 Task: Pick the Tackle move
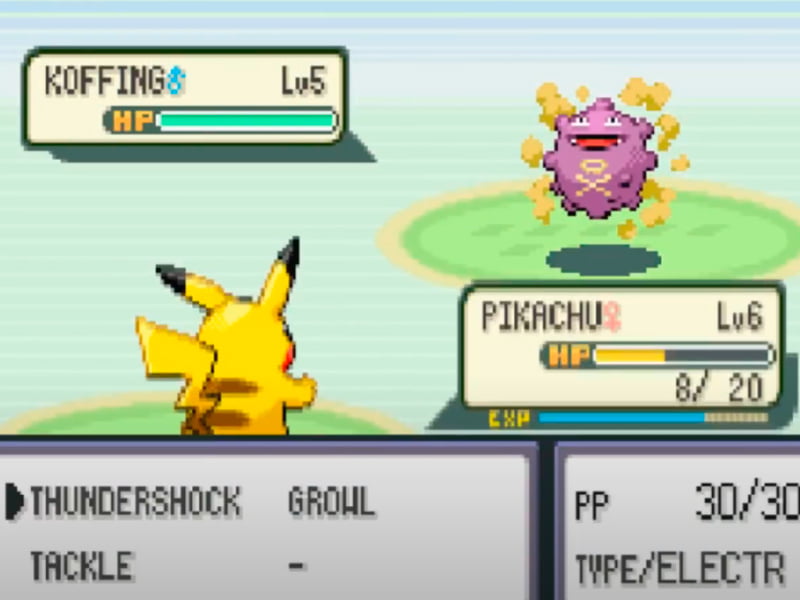point(81,566)
